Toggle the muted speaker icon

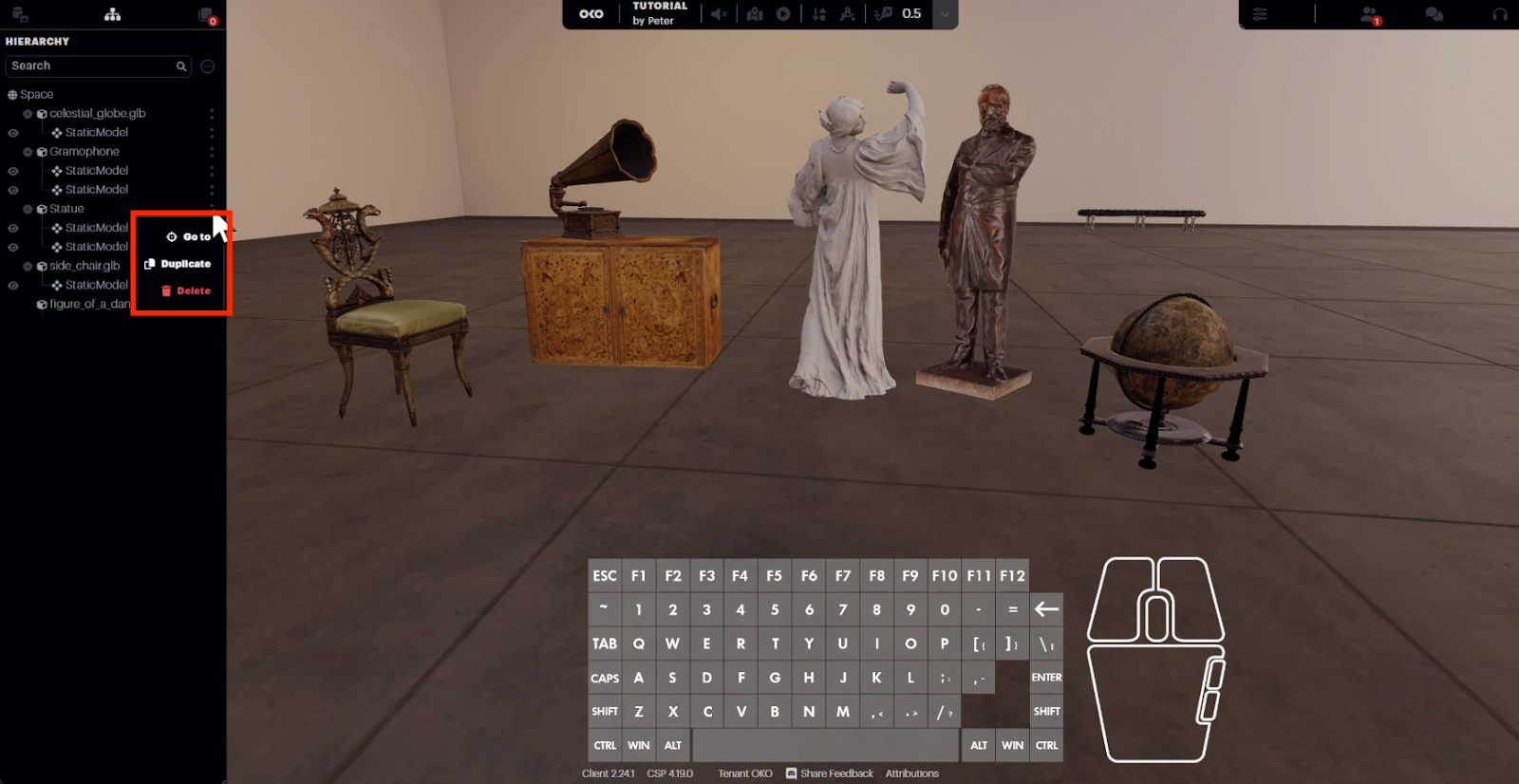click(720, 14)
